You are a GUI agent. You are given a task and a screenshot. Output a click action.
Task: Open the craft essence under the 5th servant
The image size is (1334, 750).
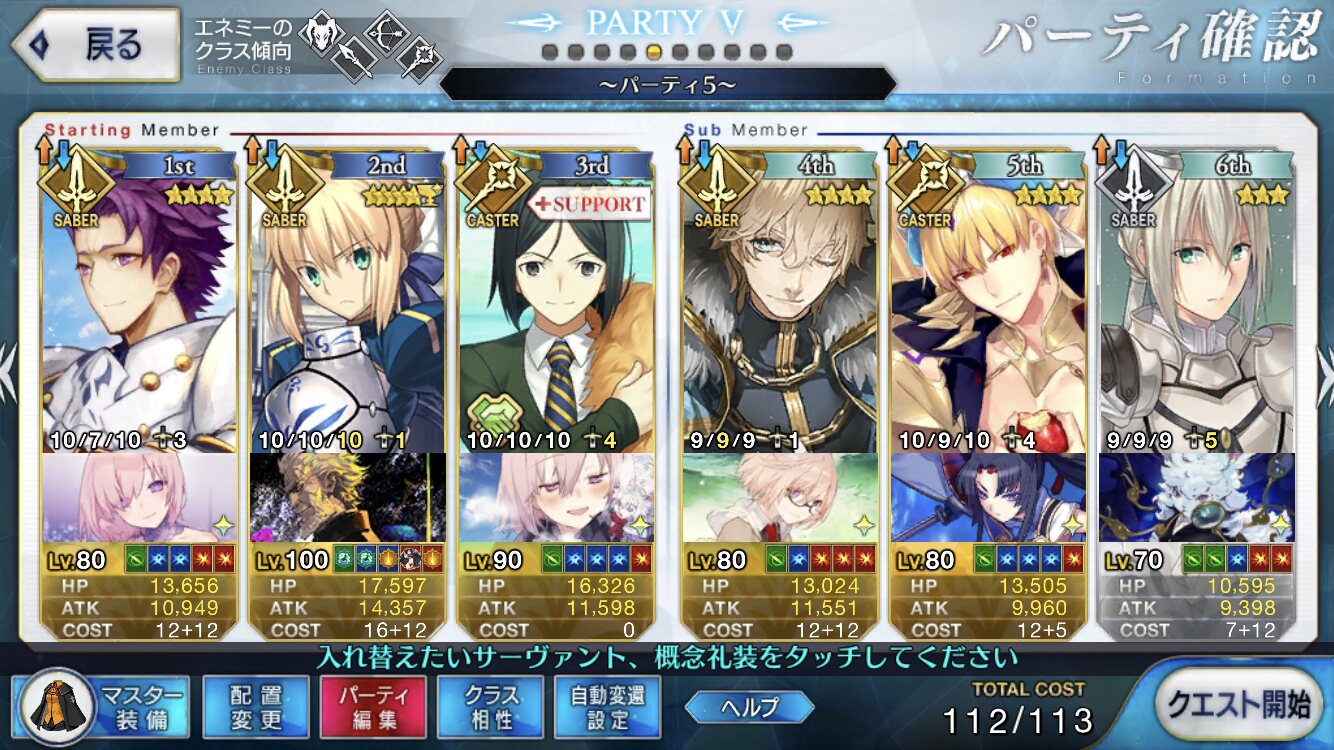coord(987,498)
